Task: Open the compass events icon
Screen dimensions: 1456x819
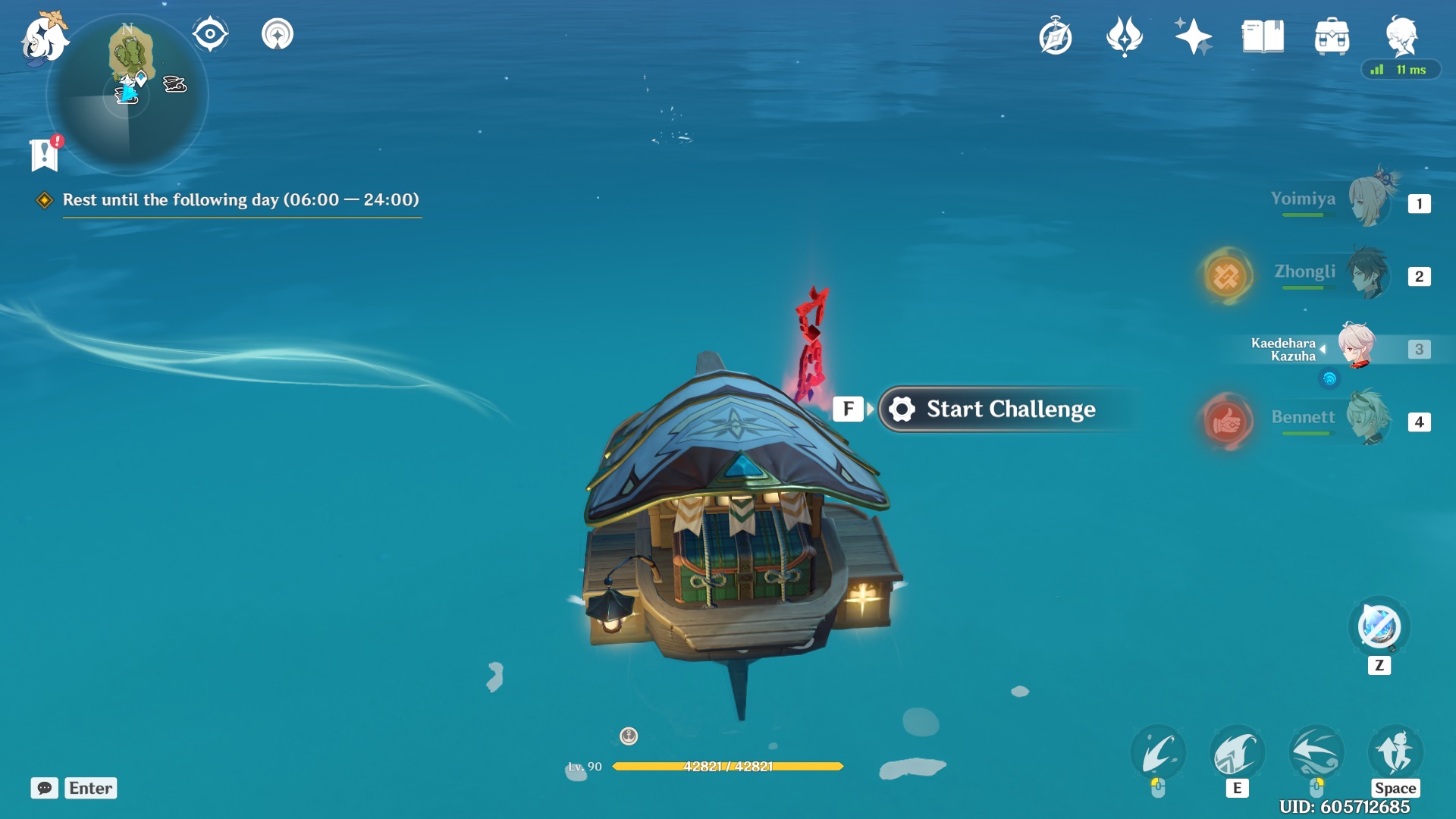Action: pos(1055,36)
